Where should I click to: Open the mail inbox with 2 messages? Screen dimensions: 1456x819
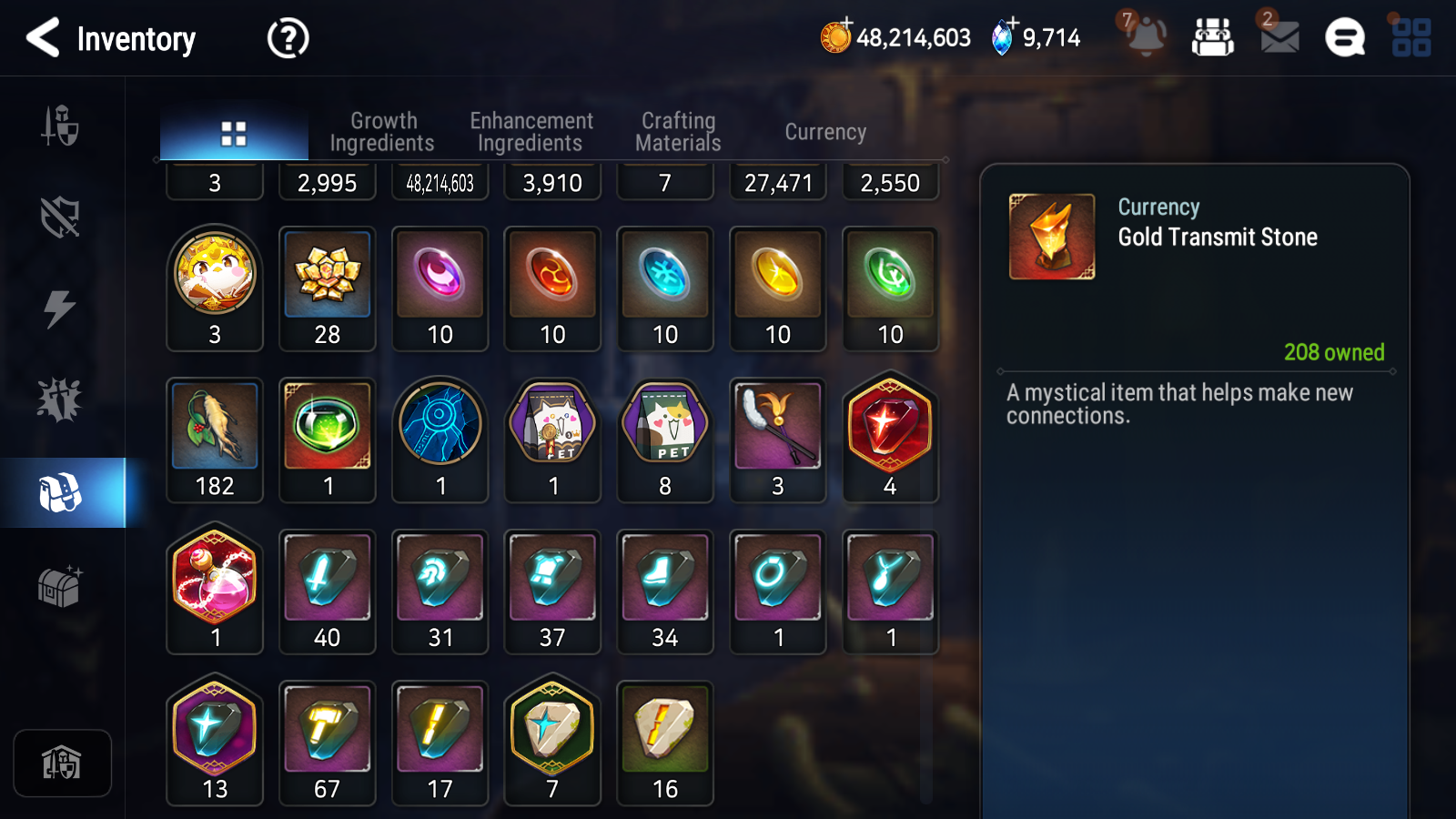(1278, 38)
